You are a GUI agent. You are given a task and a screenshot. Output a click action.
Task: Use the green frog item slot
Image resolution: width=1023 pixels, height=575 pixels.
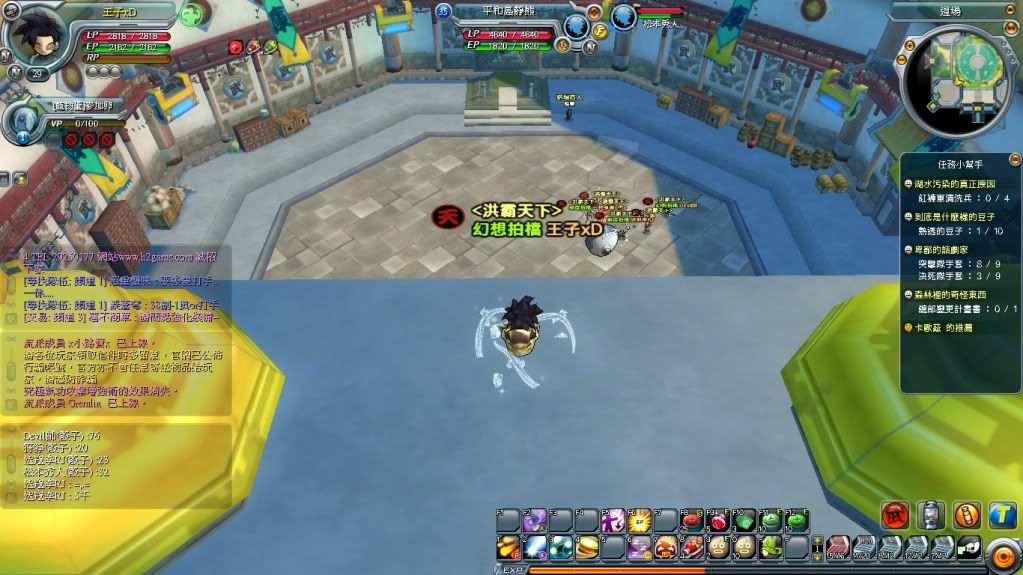coord(771,547)
